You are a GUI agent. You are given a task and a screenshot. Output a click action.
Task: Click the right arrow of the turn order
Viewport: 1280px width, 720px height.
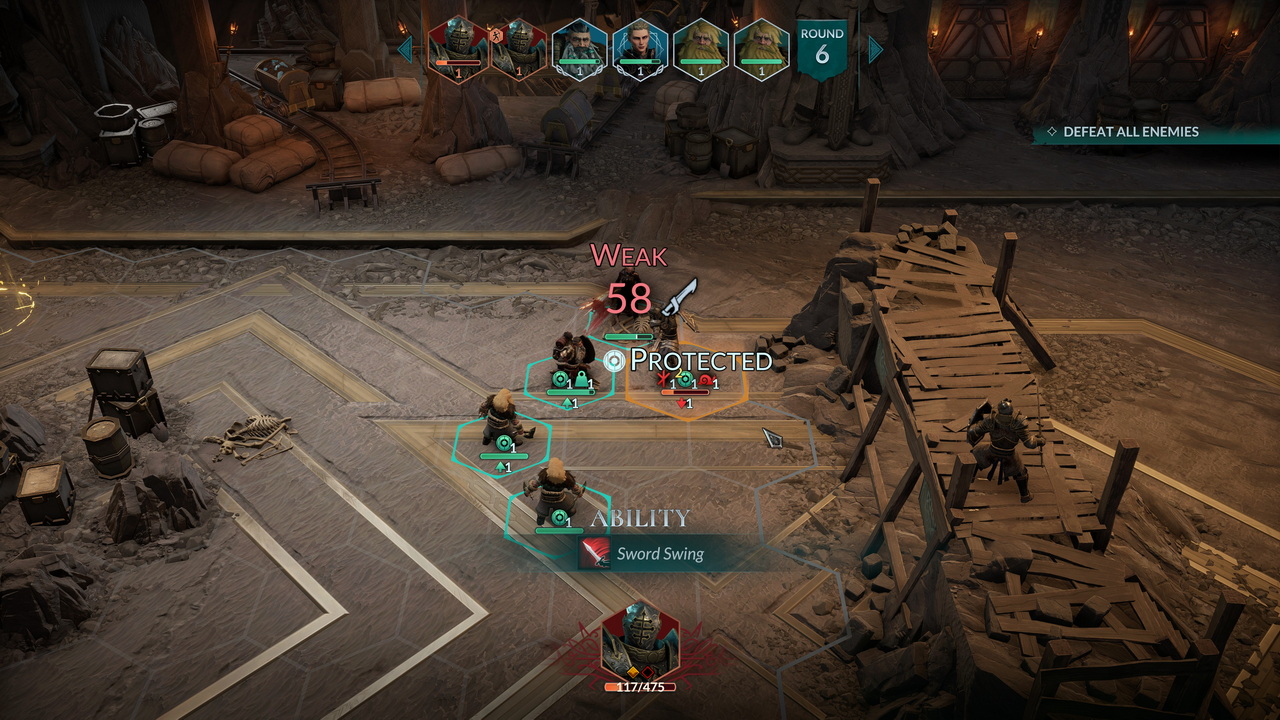876,49
